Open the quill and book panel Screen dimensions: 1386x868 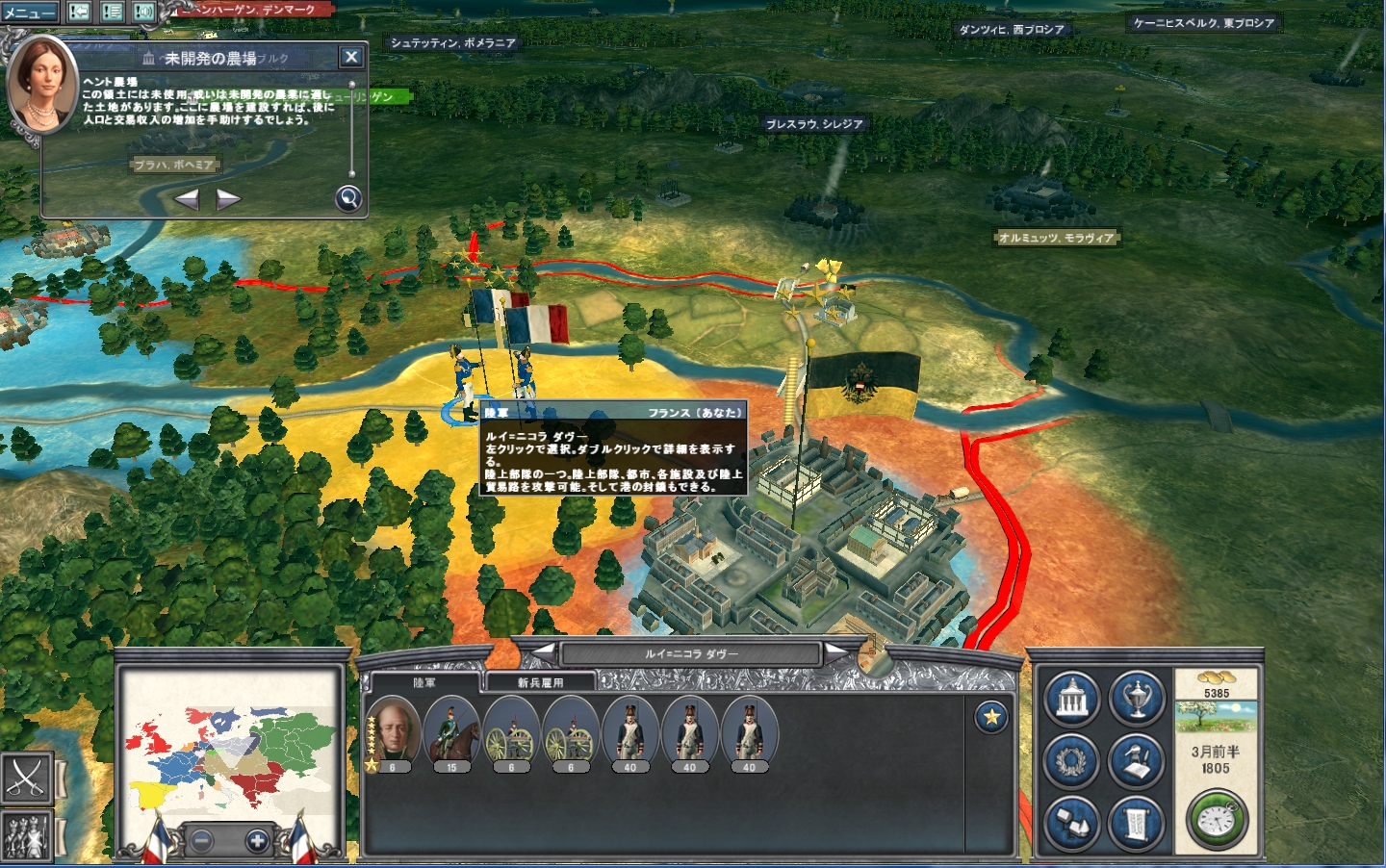(1137, 761)
